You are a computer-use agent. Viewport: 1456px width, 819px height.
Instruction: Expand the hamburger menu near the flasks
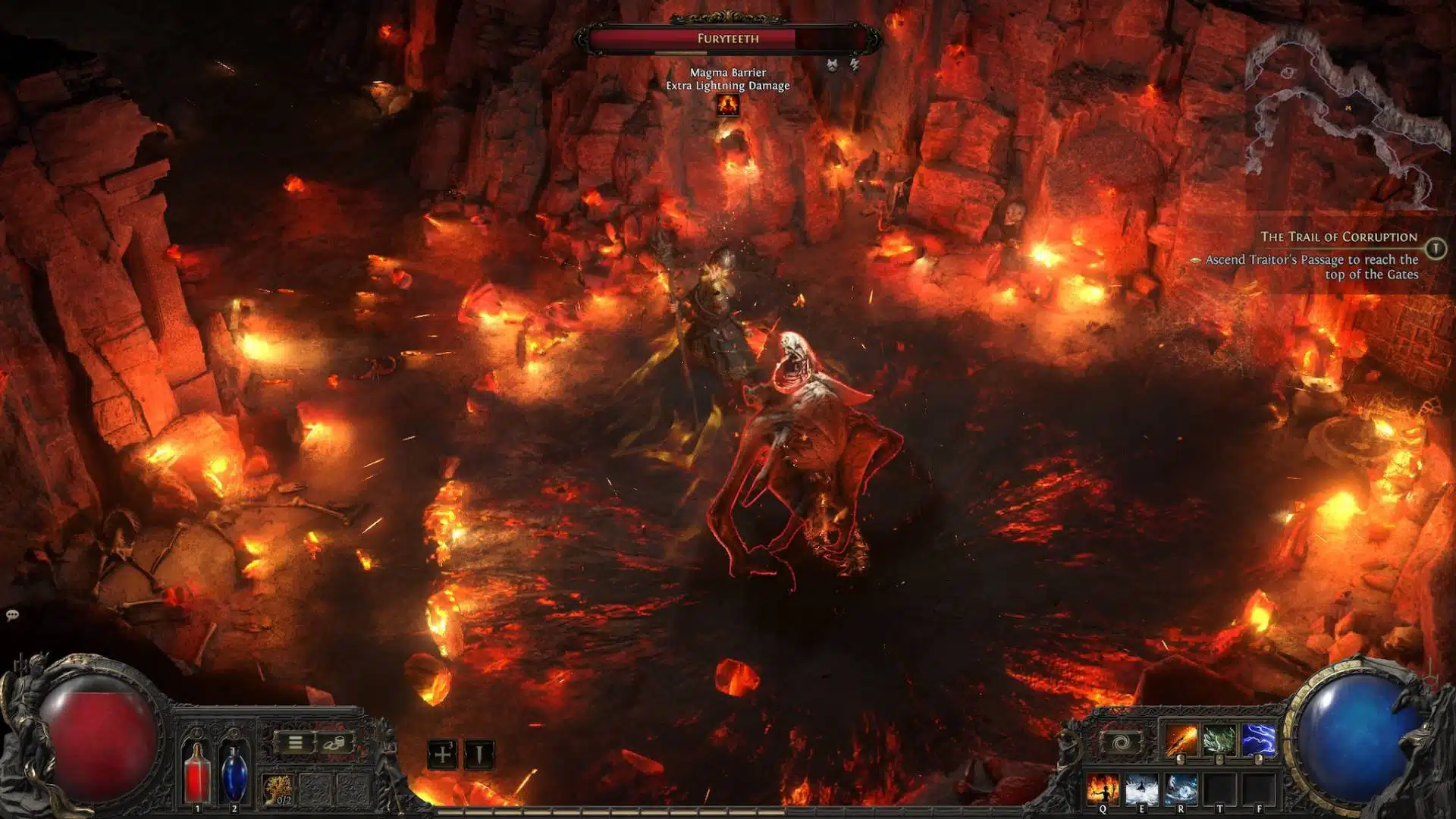[295, 742]
